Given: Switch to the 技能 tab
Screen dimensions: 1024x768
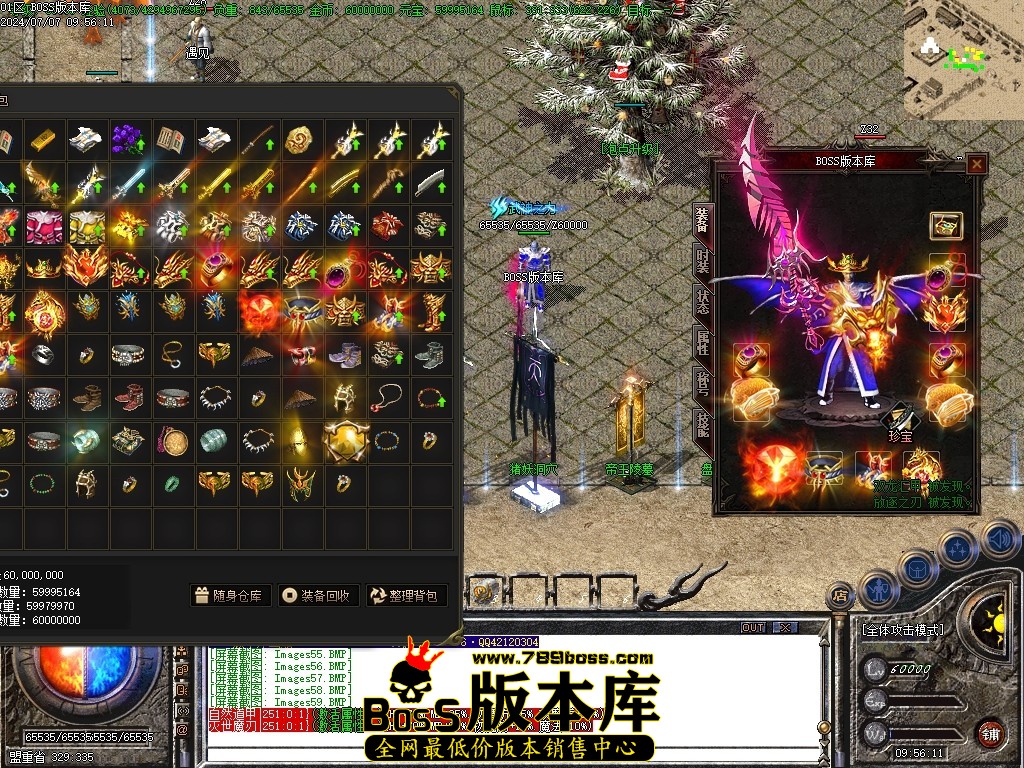Looking at the screenshot, I should [702, 425].
